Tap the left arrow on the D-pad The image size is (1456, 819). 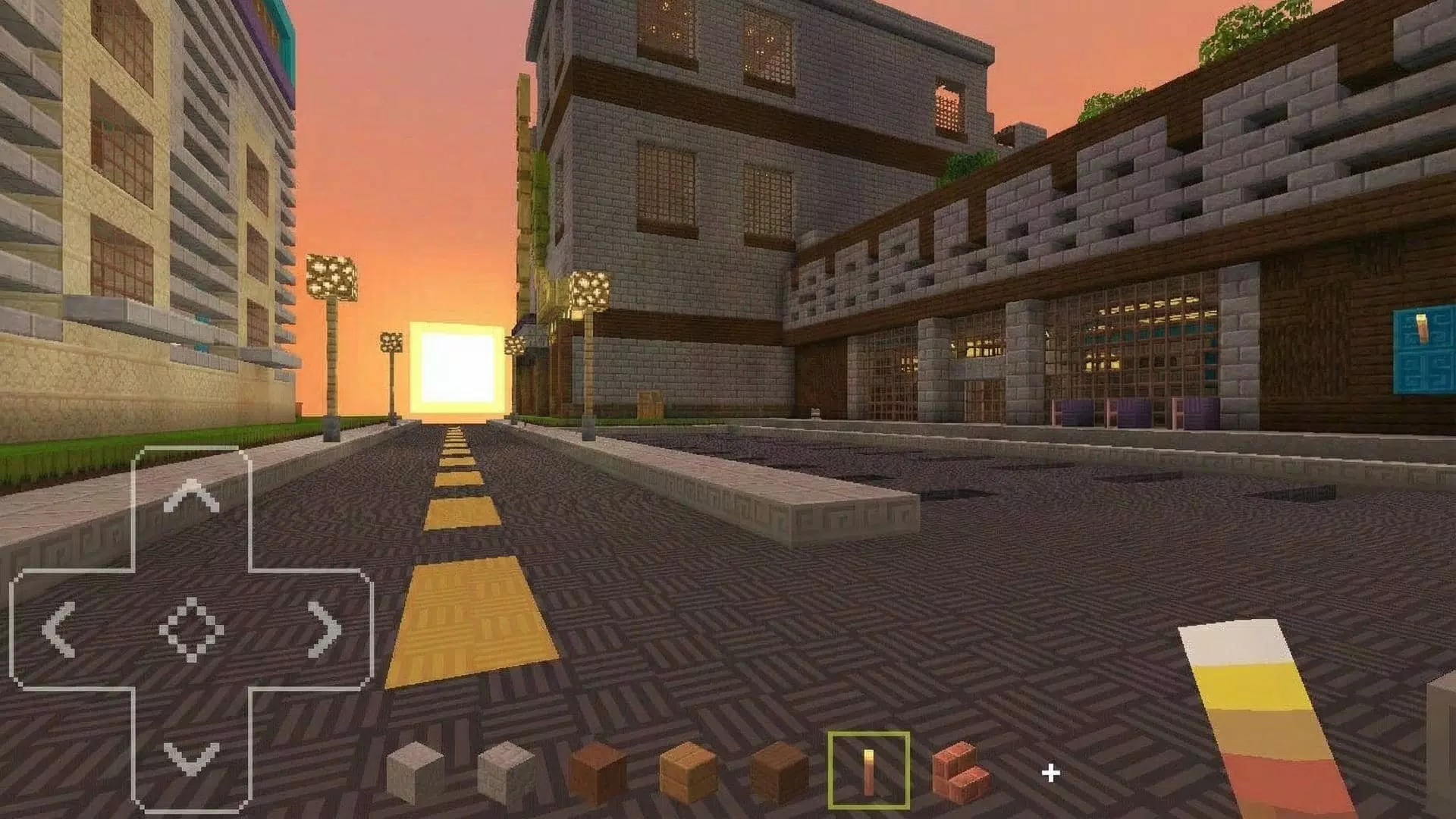coord(57,629)
